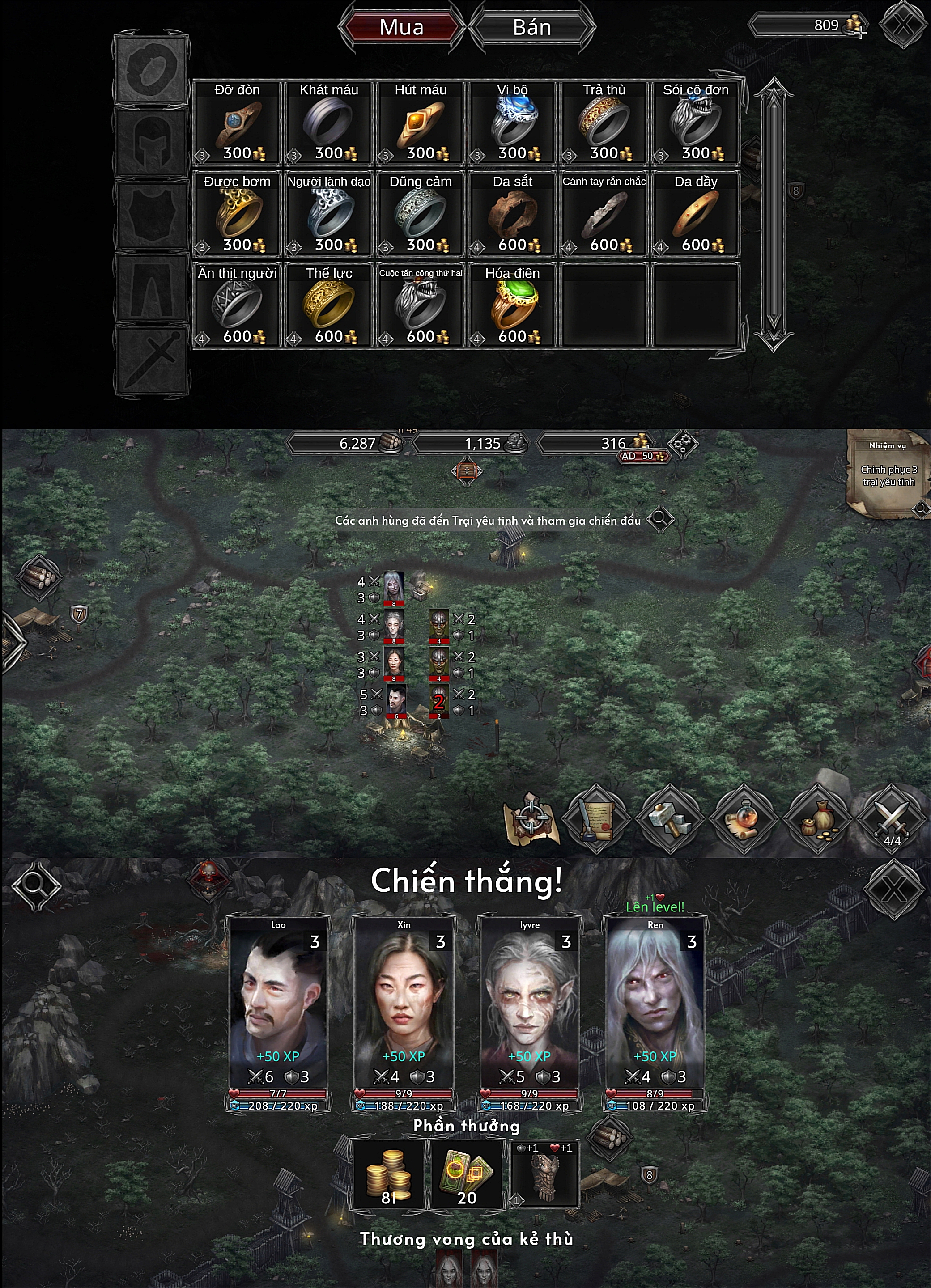Select the Thể lực gold ring
Screen dimensions: 931x1288
pos(329,306)
